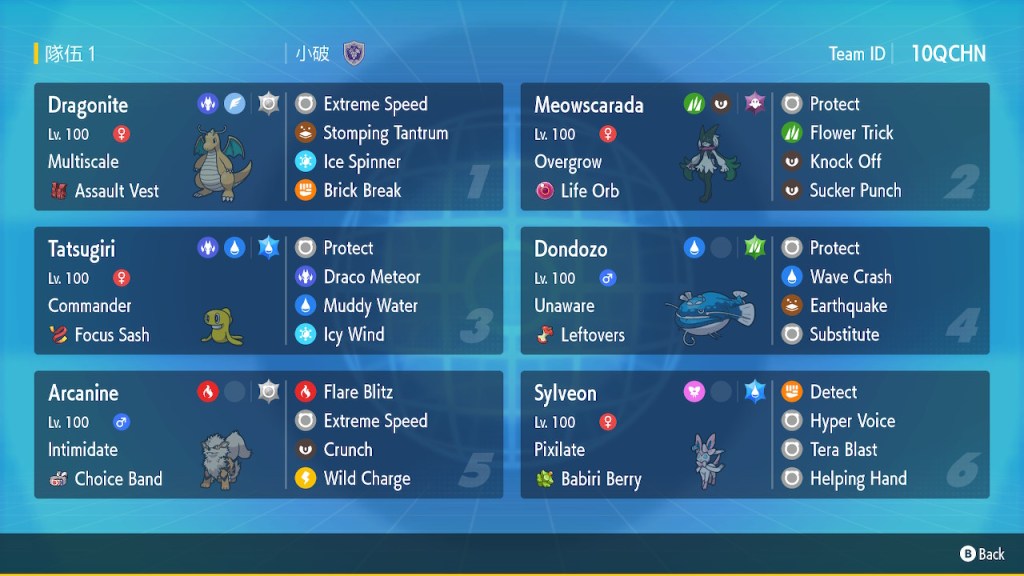Click Sylveon's Hyper Voice move
This screenshot has width=1024, height=576.
tap(852, 421)
